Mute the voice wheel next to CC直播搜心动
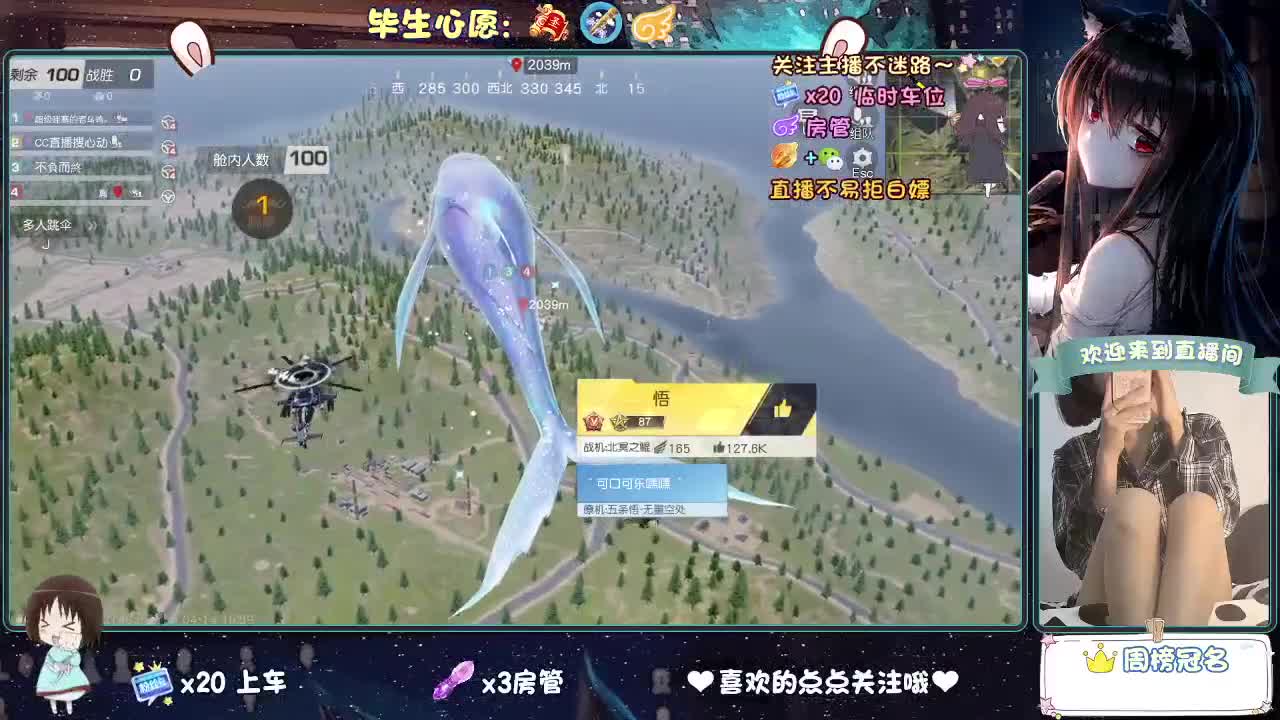1280x720 pixels. tap(168, 147)
